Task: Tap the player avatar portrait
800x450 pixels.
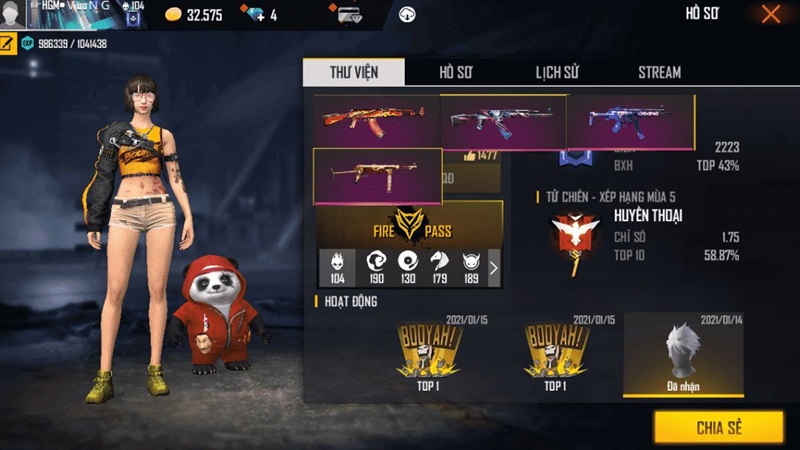Action: [13, 15]
